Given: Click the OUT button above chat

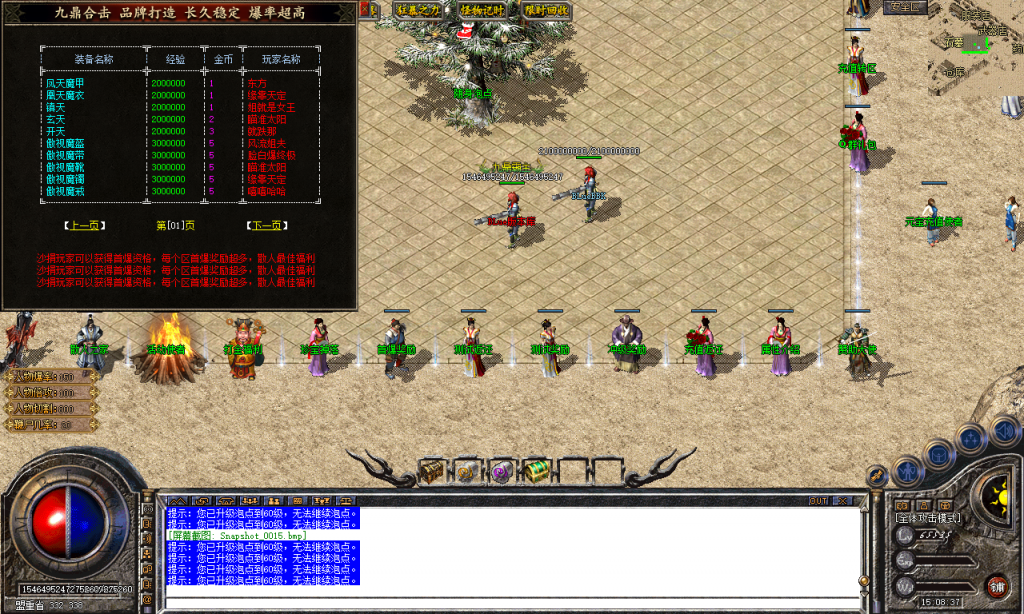Looking at the screenshot, I should tap(819, 499).
